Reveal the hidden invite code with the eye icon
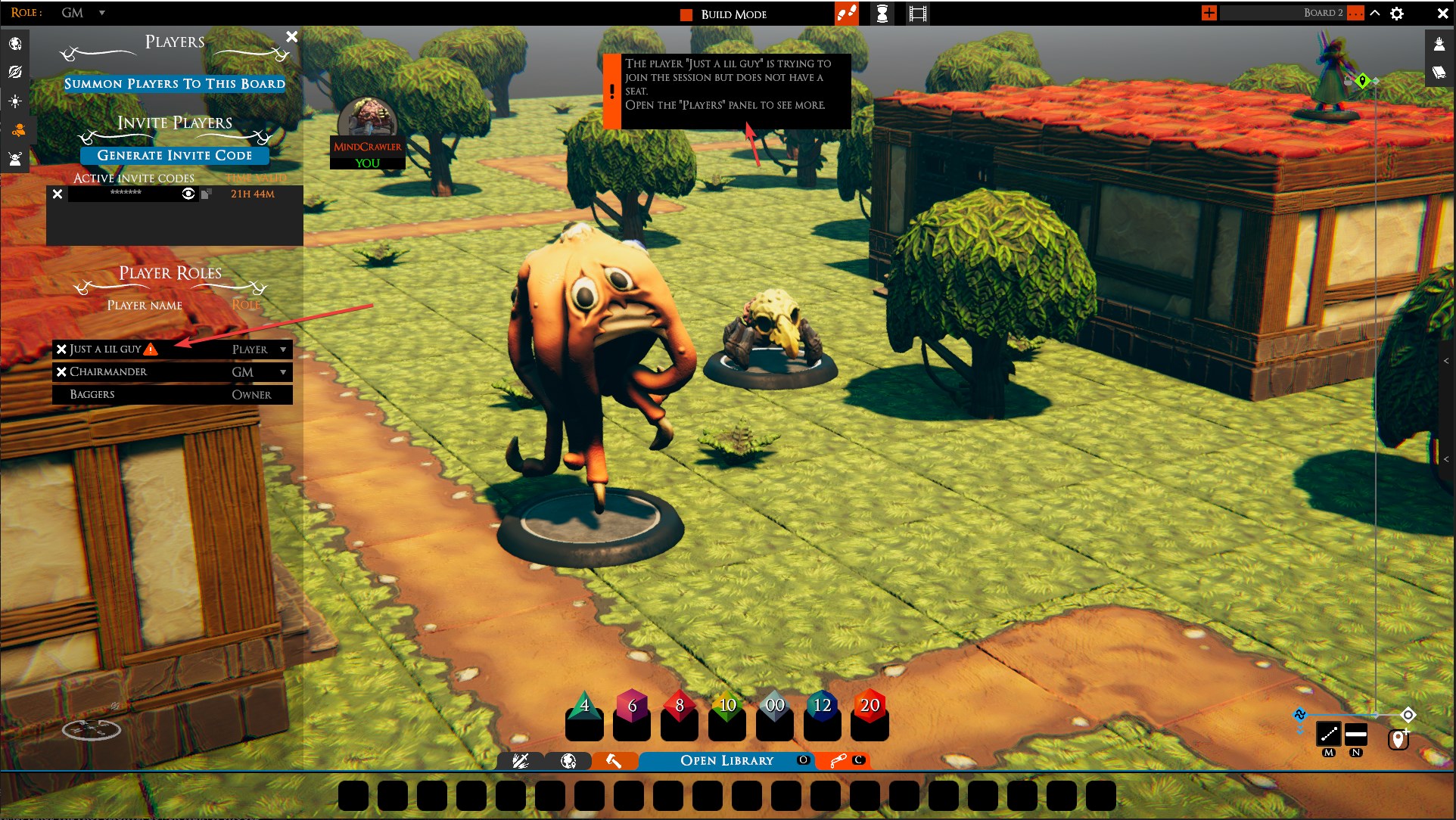The image size is (1456, 820). pyautogui.click(x=188, y=194)
